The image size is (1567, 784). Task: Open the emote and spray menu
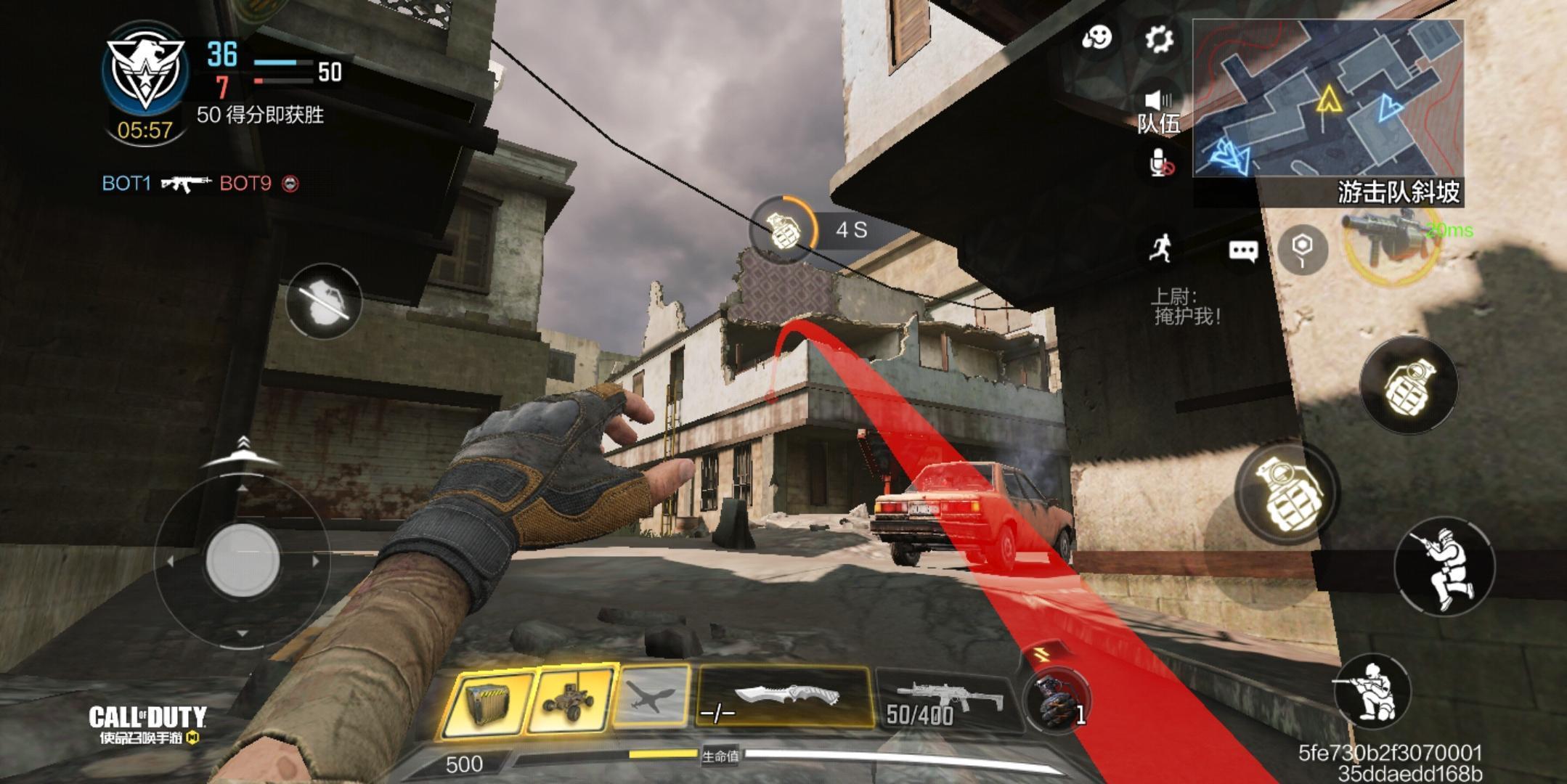tap(1096, 38)
